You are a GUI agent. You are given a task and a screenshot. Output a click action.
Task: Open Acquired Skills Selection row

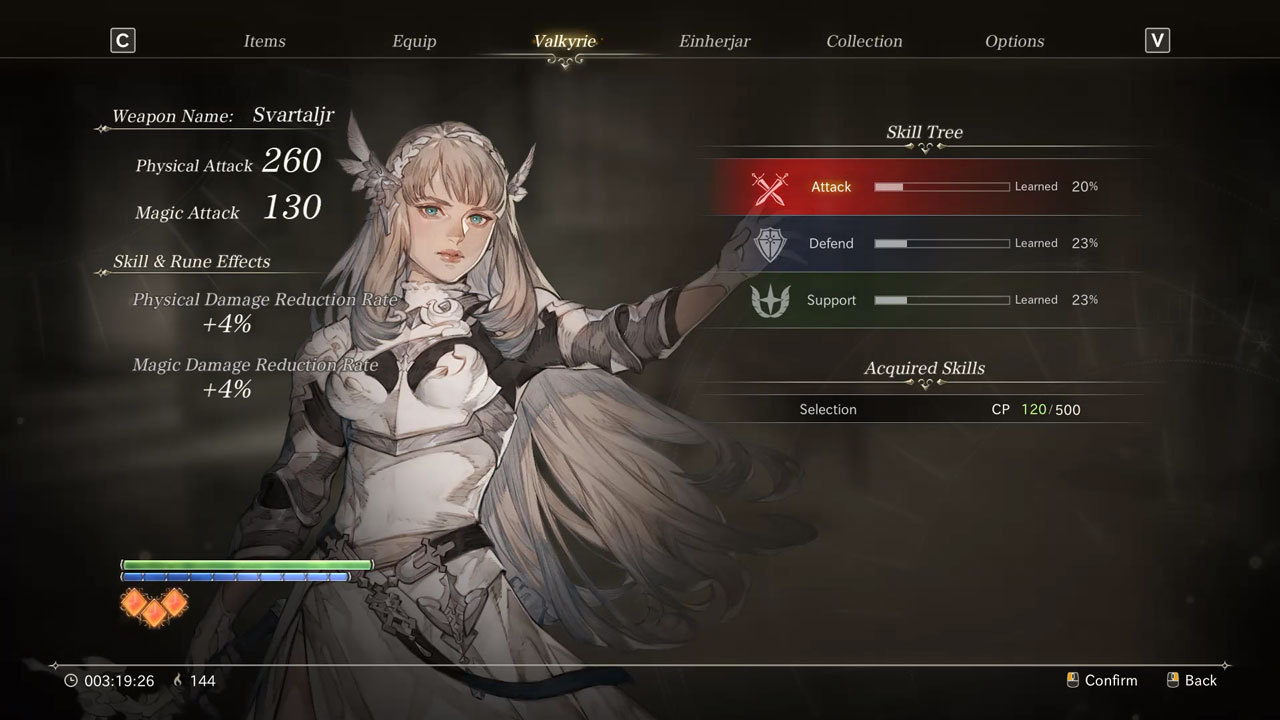[925, 409]
